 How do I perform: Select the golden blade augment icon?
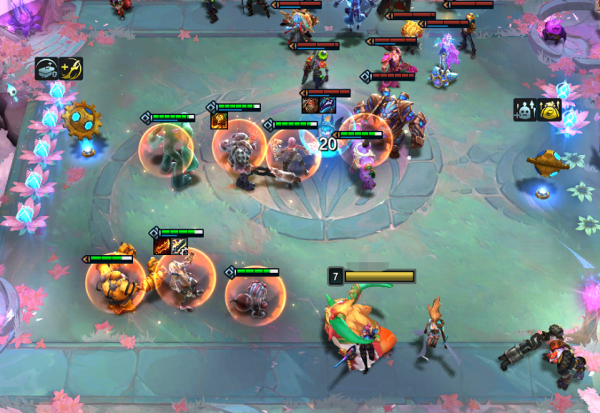point(72,68)
